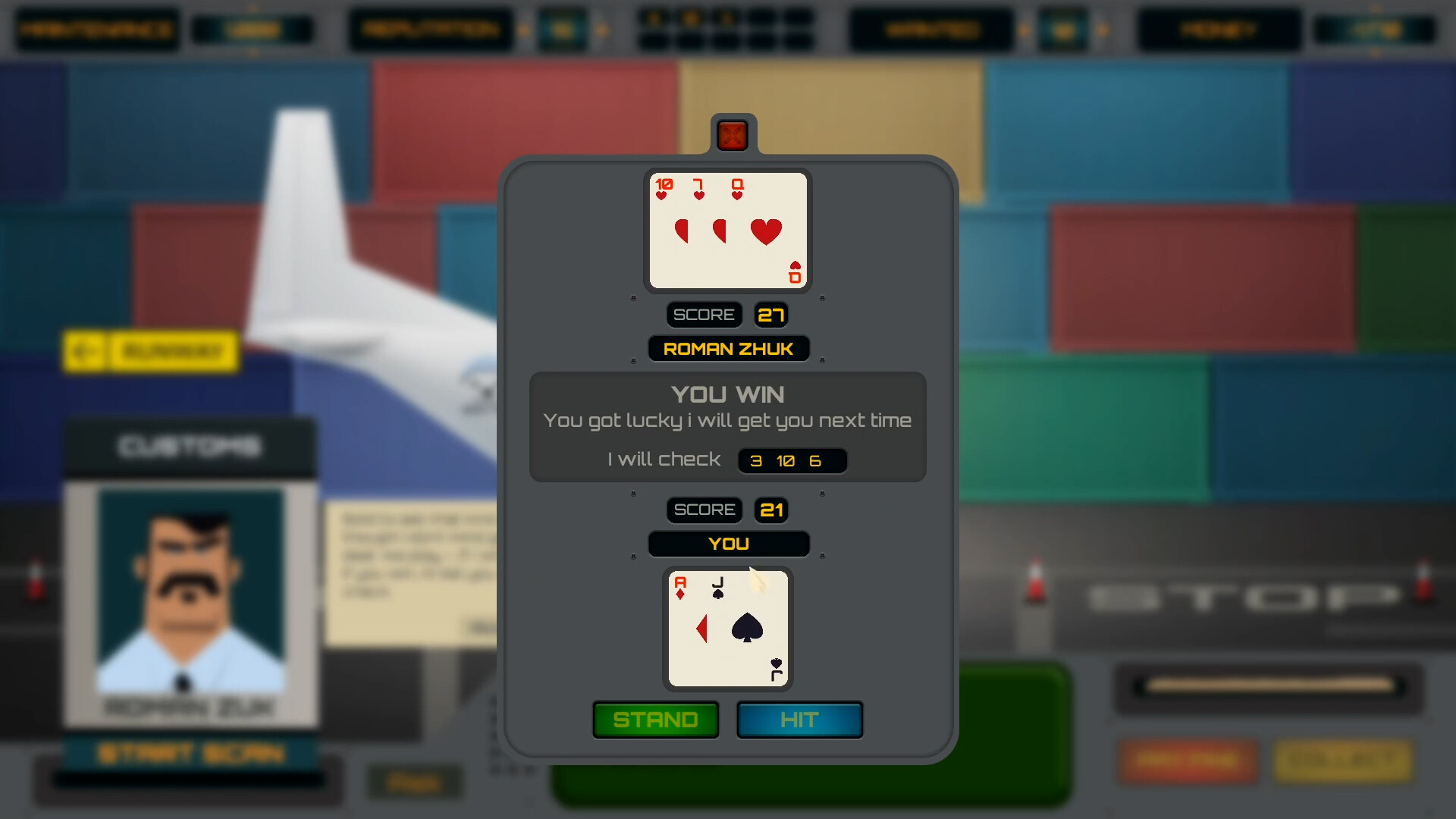Click the dealer SCORE 27 indicator
1456x819 pixels.
click(726, 314)
